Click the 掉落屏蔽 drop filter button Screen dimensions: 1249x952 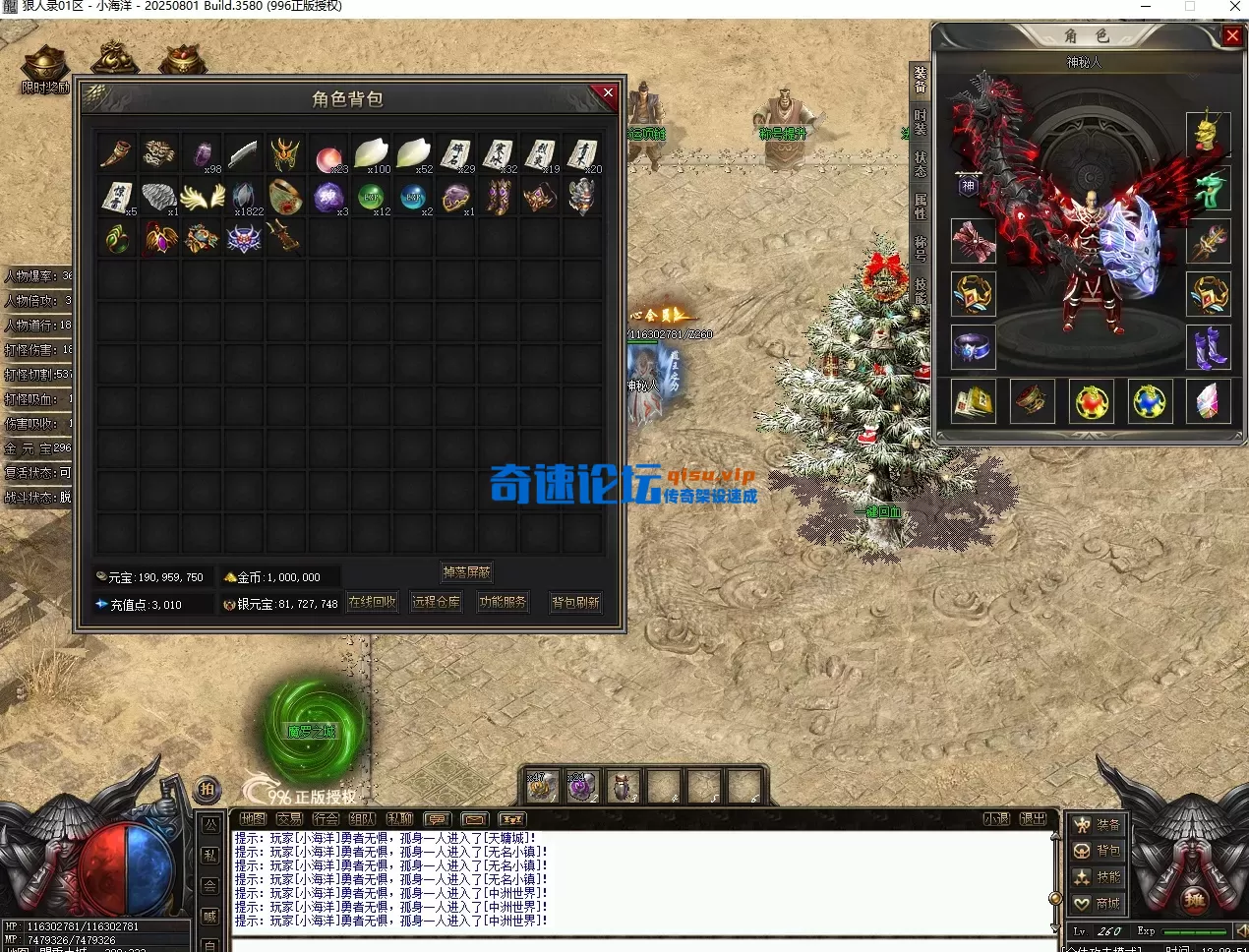(x=466, y=572)
